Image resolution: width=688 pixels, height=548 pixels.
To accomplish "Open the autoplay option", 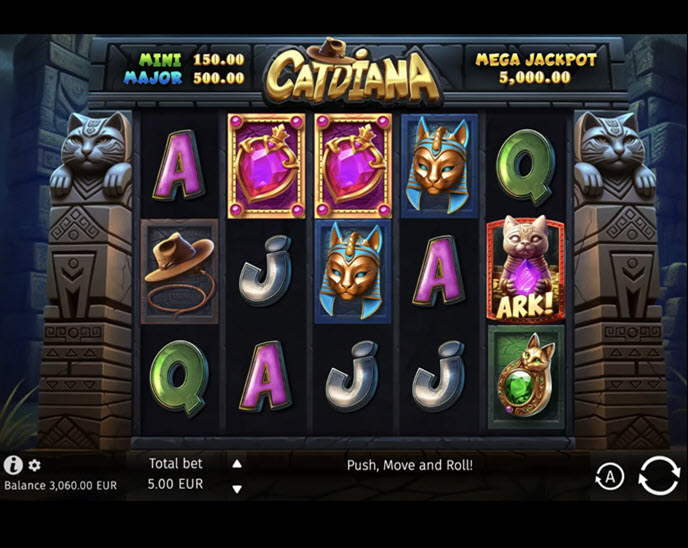I will (609, 477).
